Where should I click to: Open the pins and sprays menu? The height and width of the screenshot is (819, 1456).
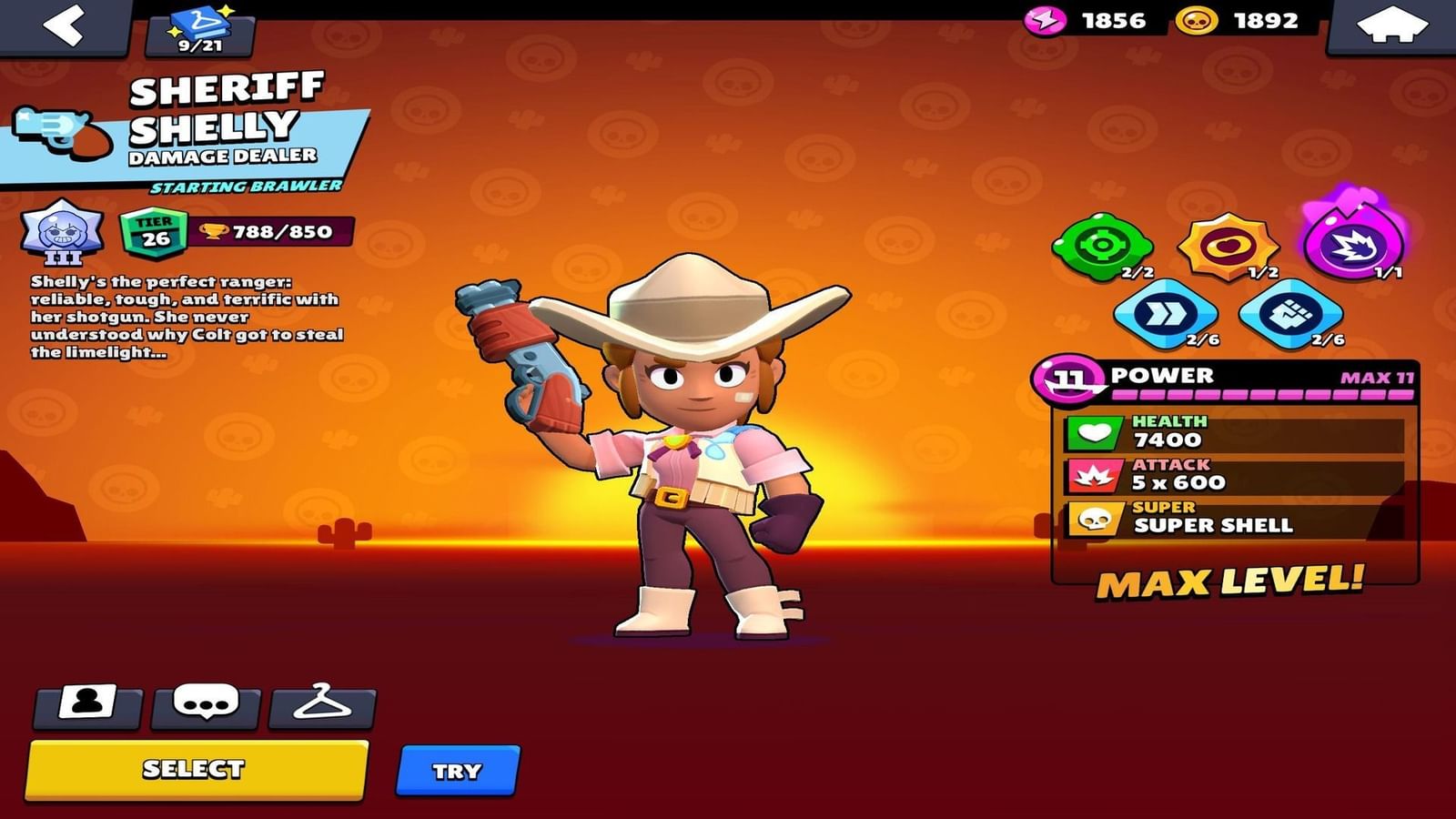point(205,705)
